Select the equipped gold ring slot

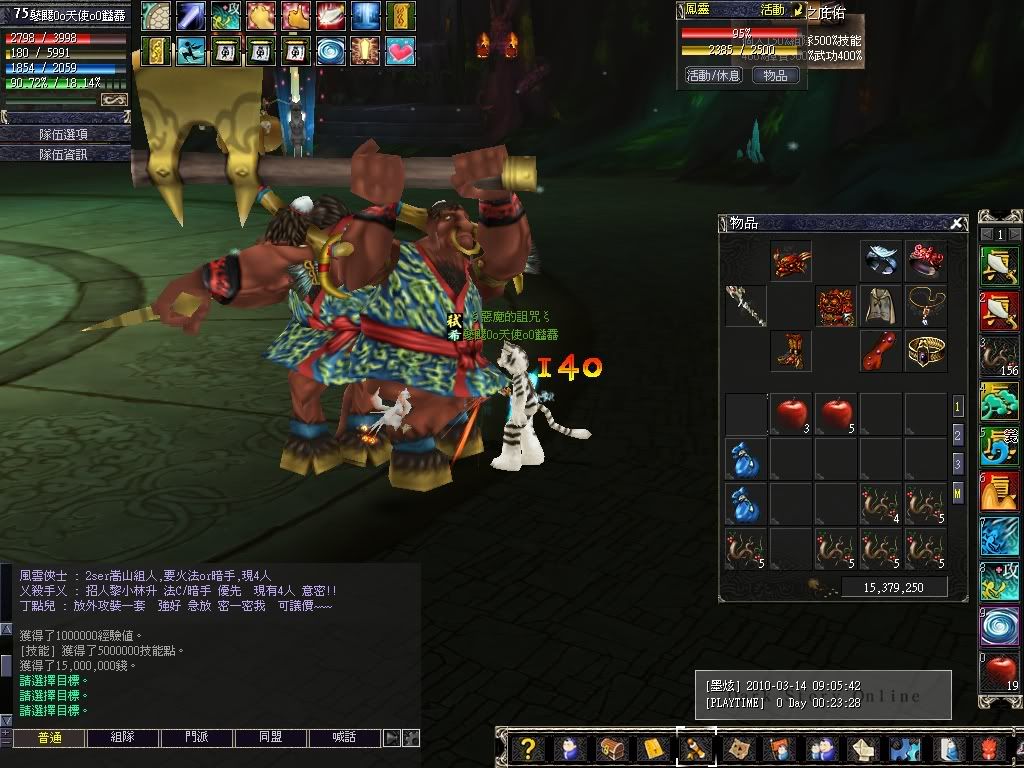tap(926, 351)
